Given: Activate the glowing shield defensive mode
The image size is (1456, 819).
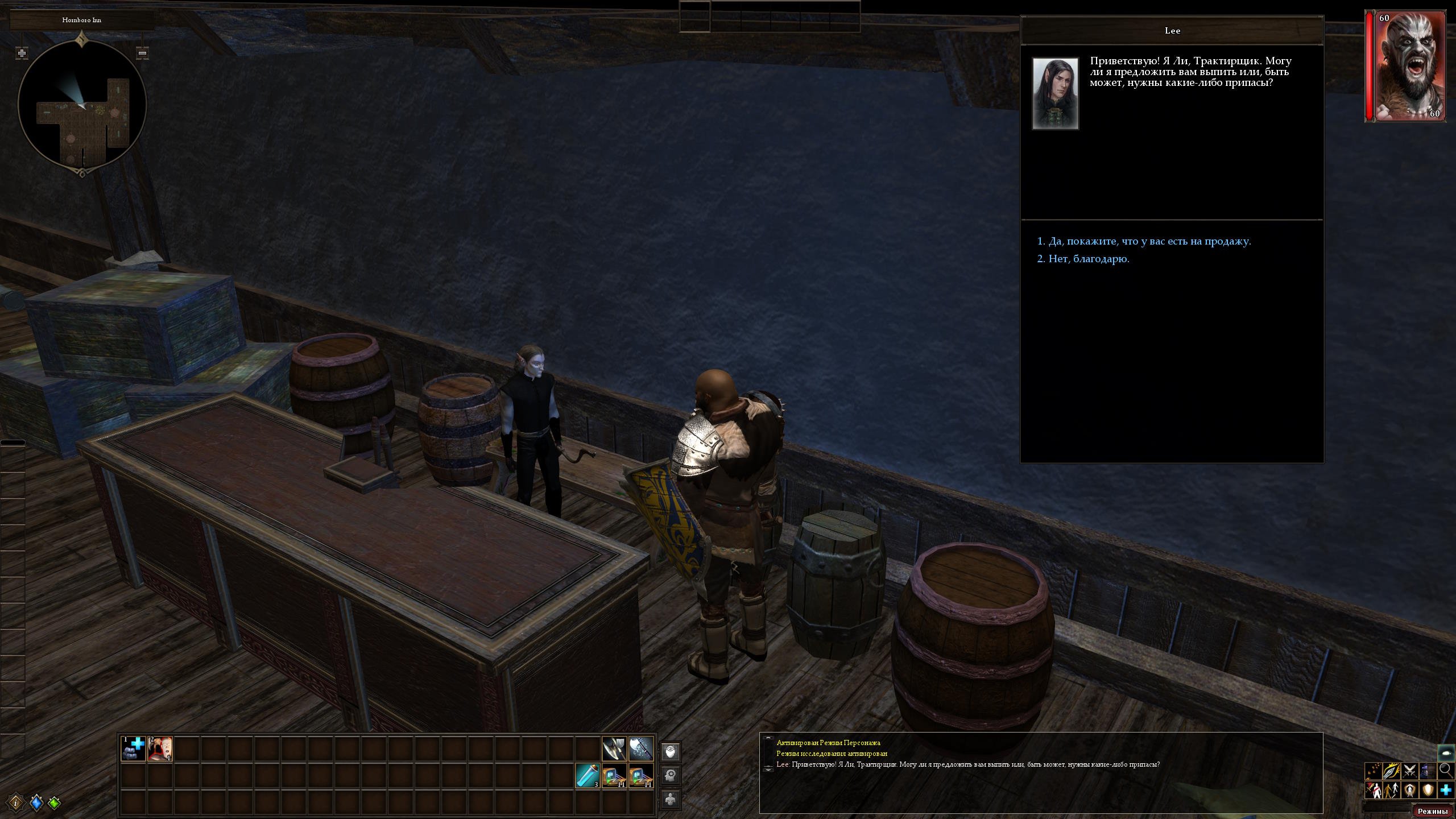Looking at the screenshot, I should (1428, 790).
